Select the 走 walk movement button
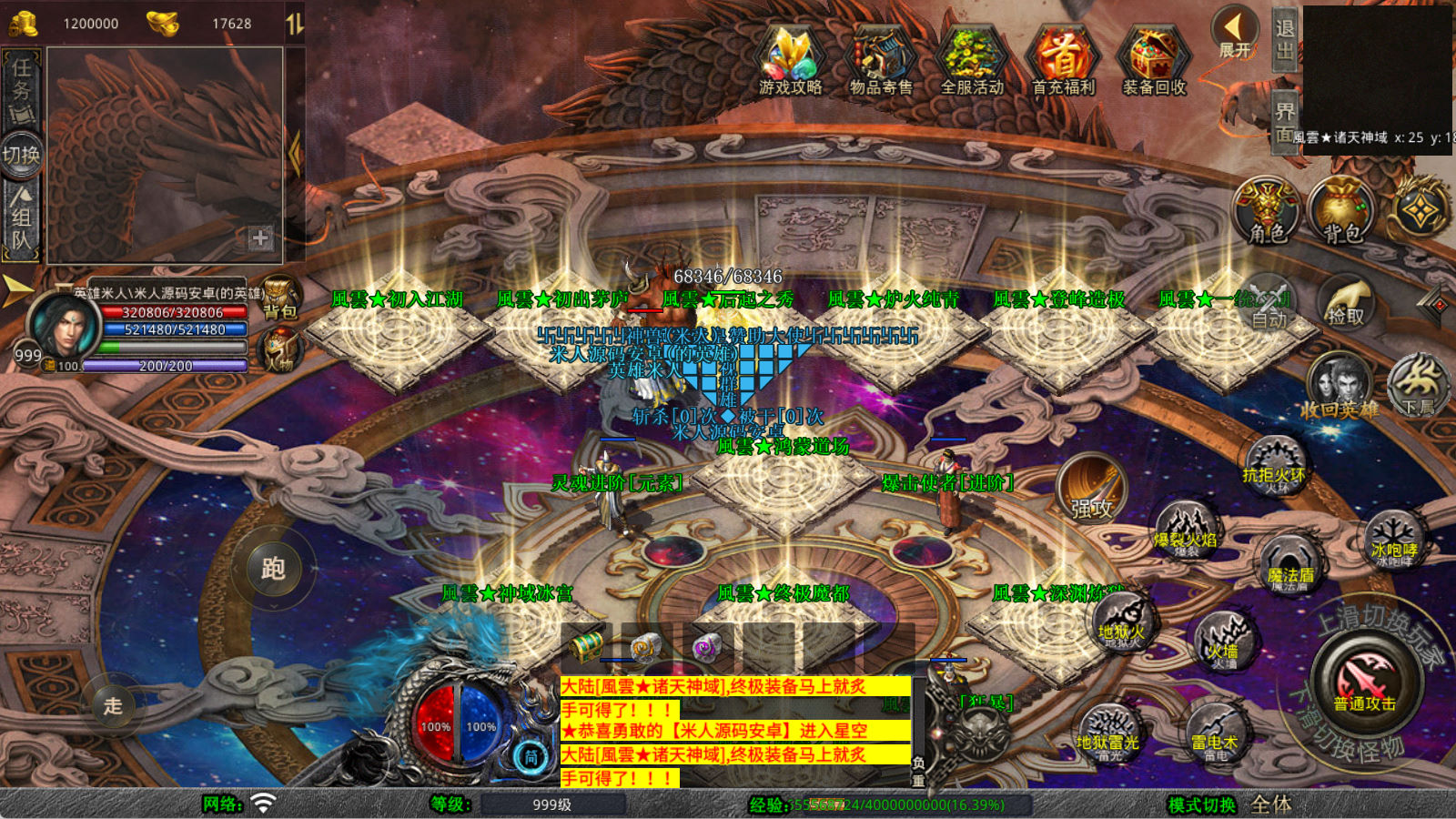This screenshot has height=819, width=1456. coord(113,705)
